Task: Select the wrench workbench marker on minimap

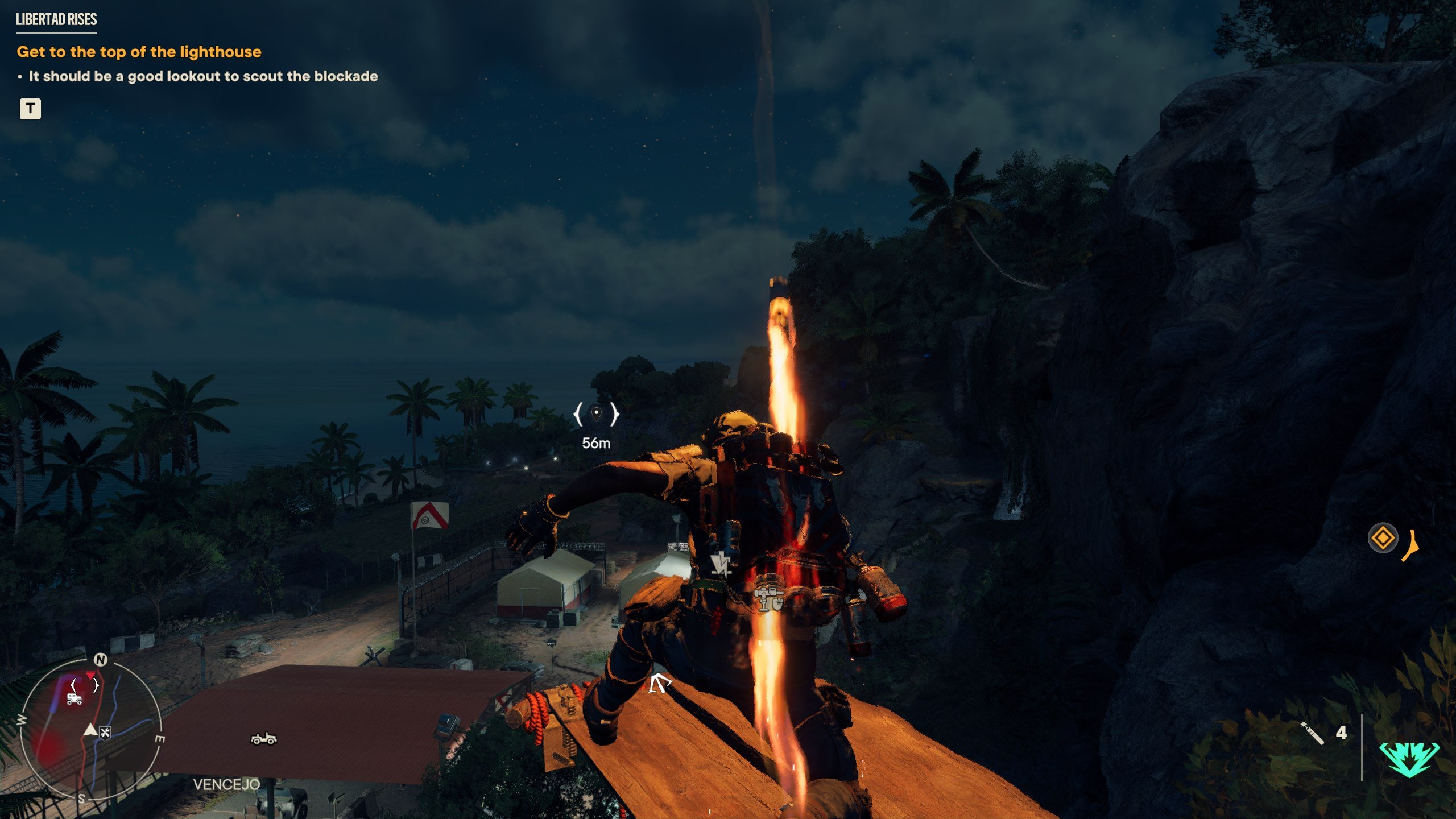Action: tap(105, 732)
